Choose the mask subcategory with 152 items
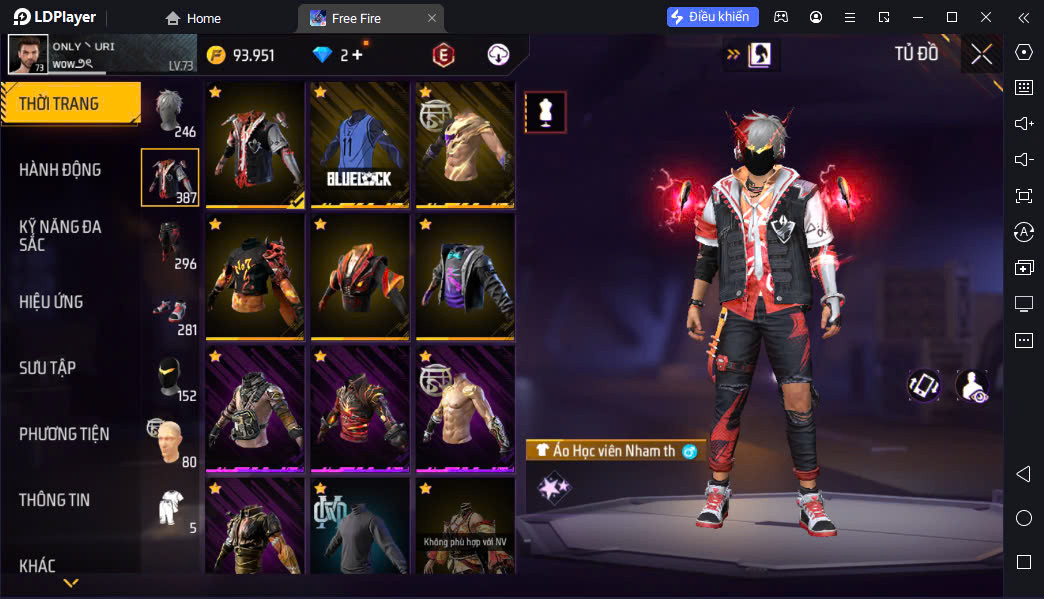Image resolution: width=1044 pixels, height=599 pixels. point(171,377)
